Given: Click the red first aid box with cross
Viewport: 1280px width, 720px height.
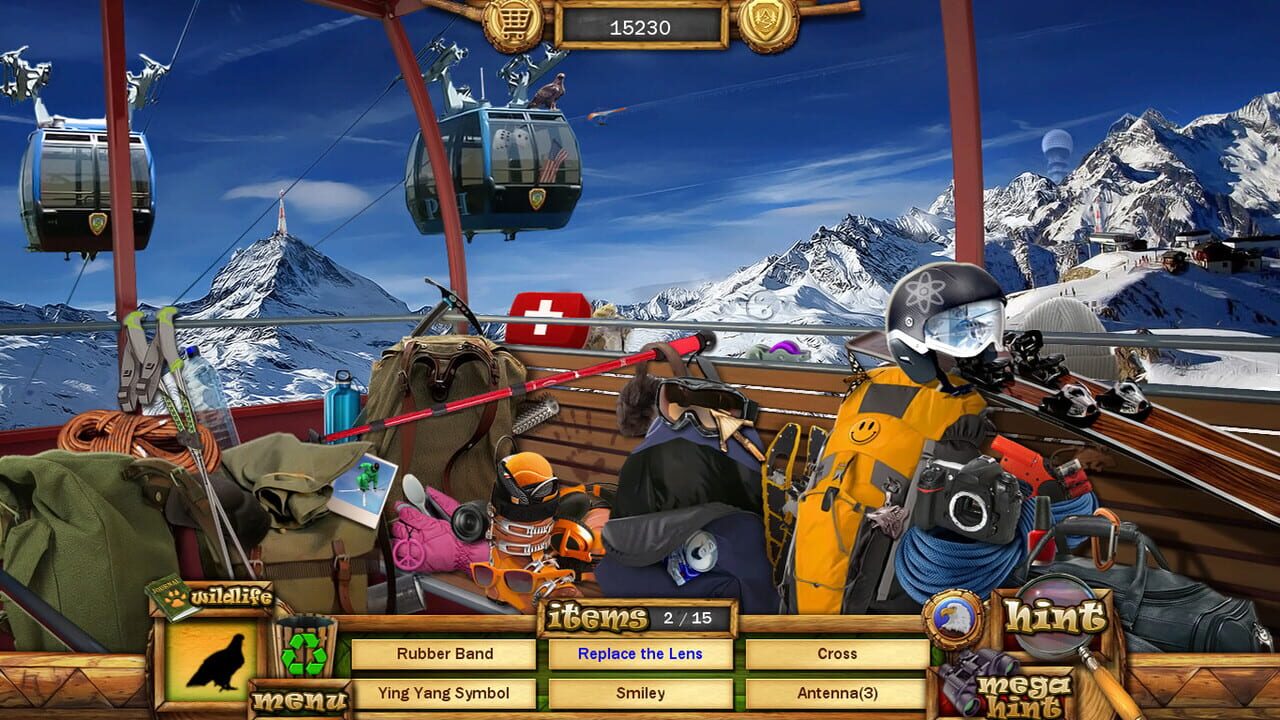Looking at the screenshot, I should click(x=546, y=313).
